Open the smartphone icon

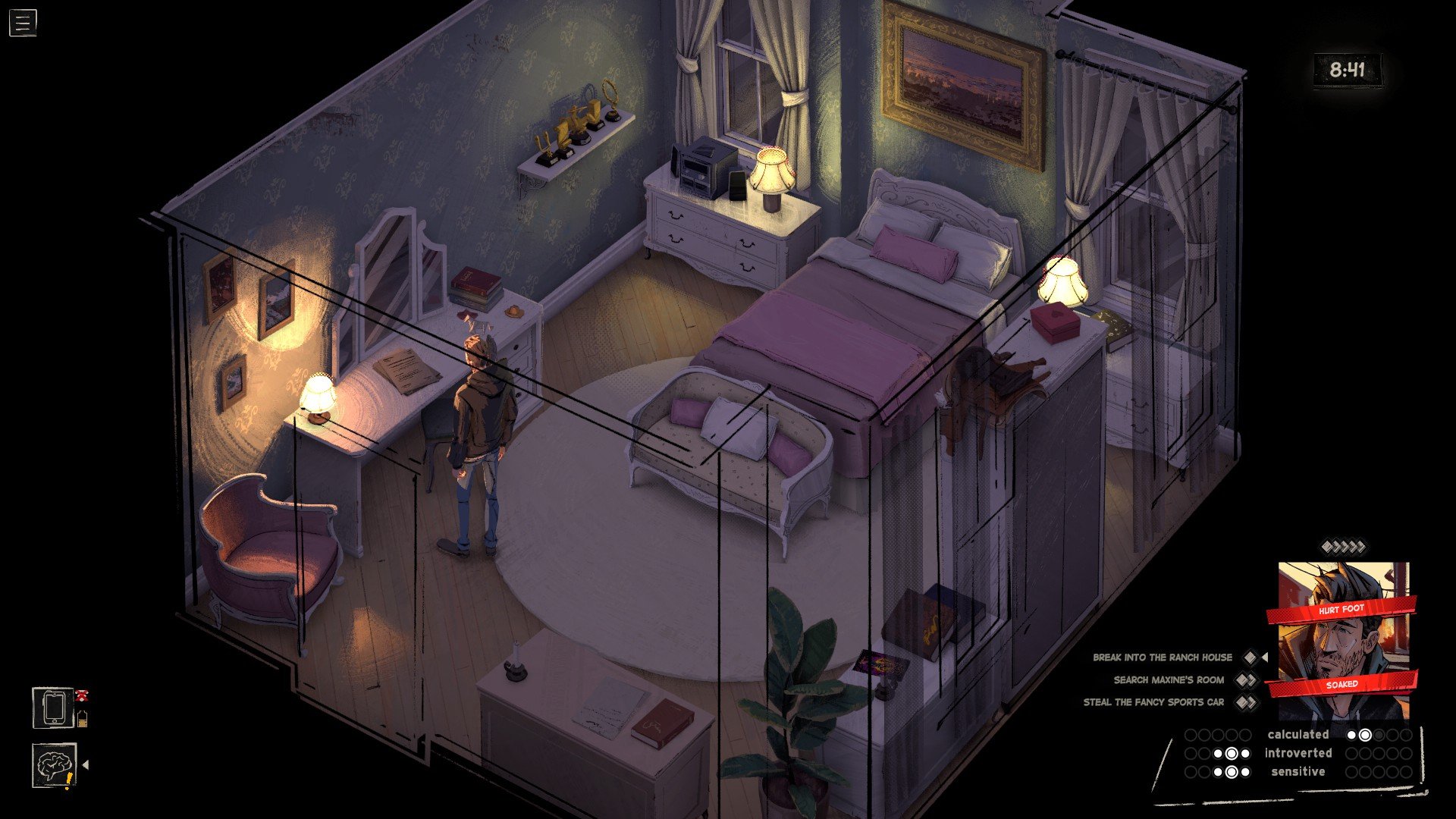click(x=53, y=708)
